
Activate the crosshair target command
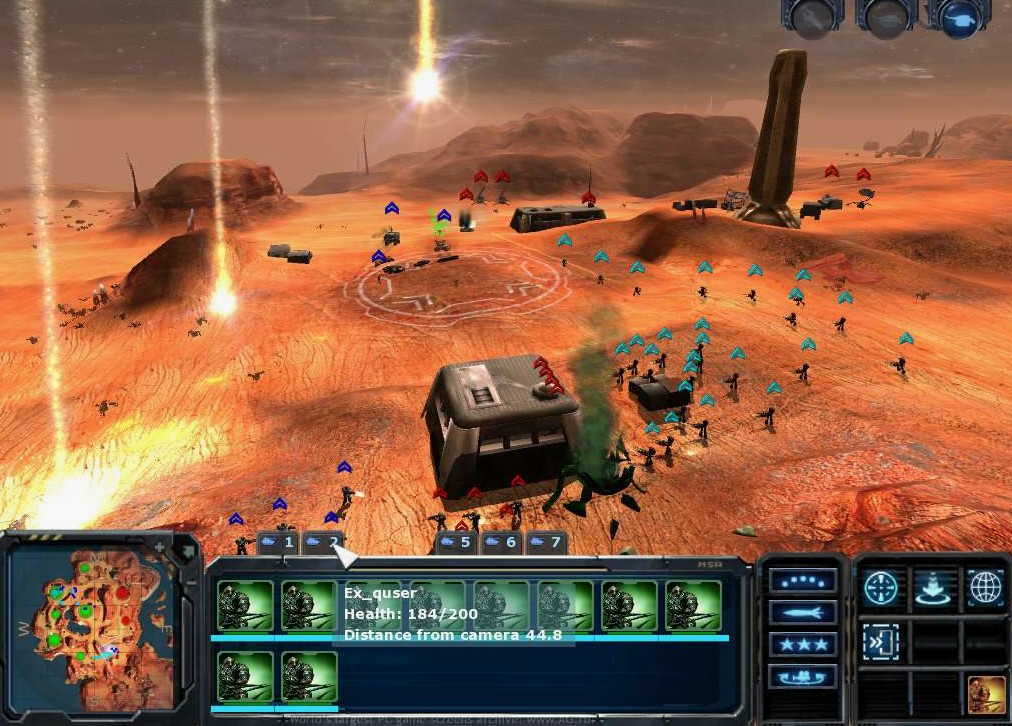click(x=881, y=588)
